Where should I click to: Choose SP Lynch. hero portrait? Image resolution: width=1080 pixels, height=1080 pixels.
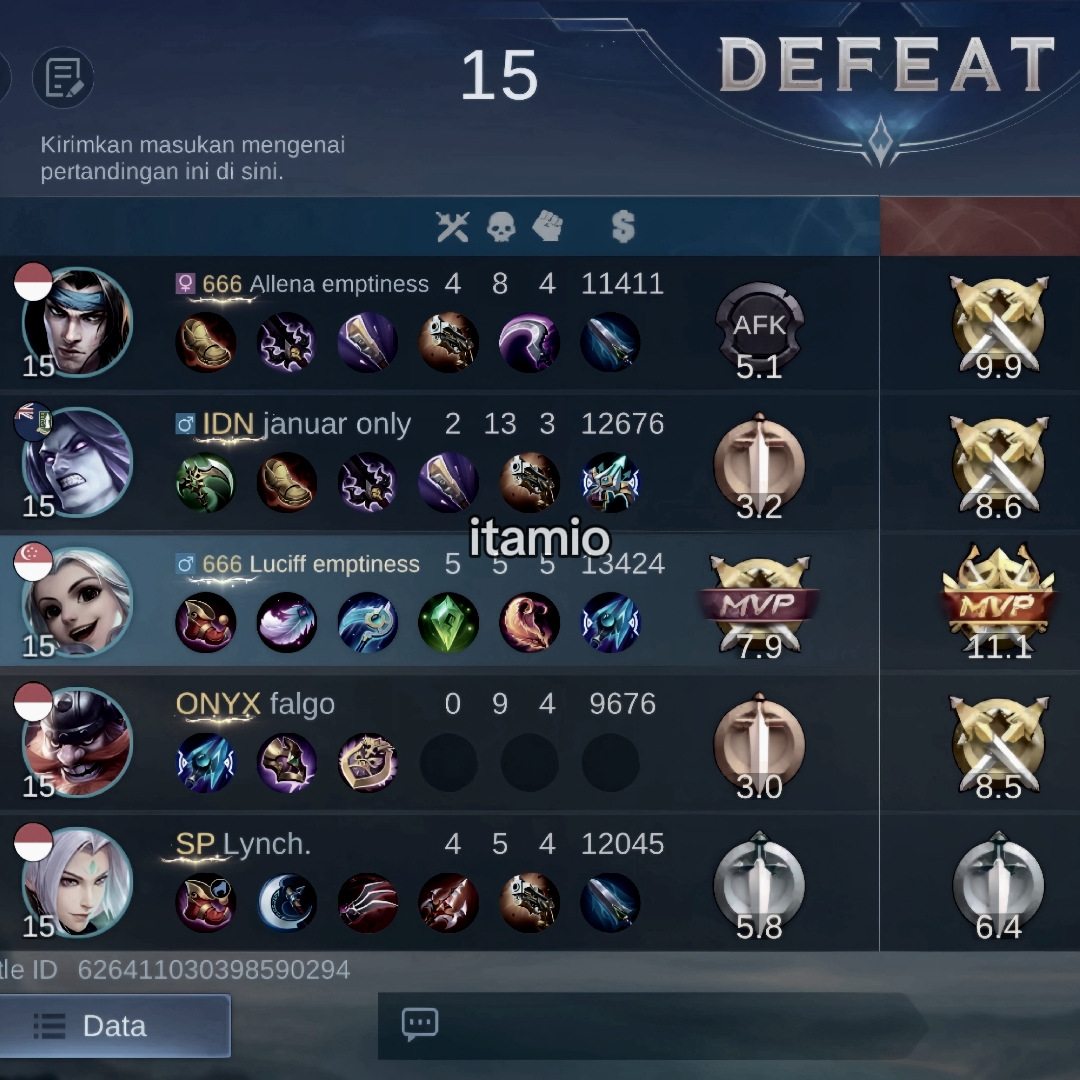point(77,882)
